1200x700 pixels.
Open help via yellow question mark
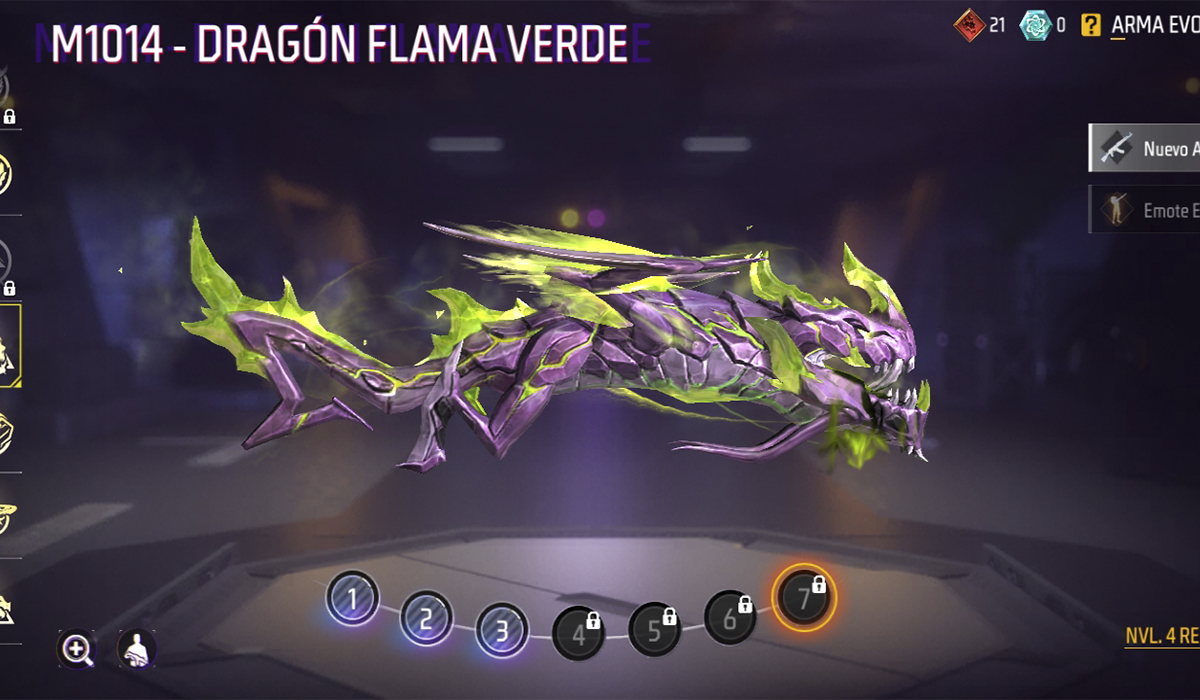coord(1091,26)
